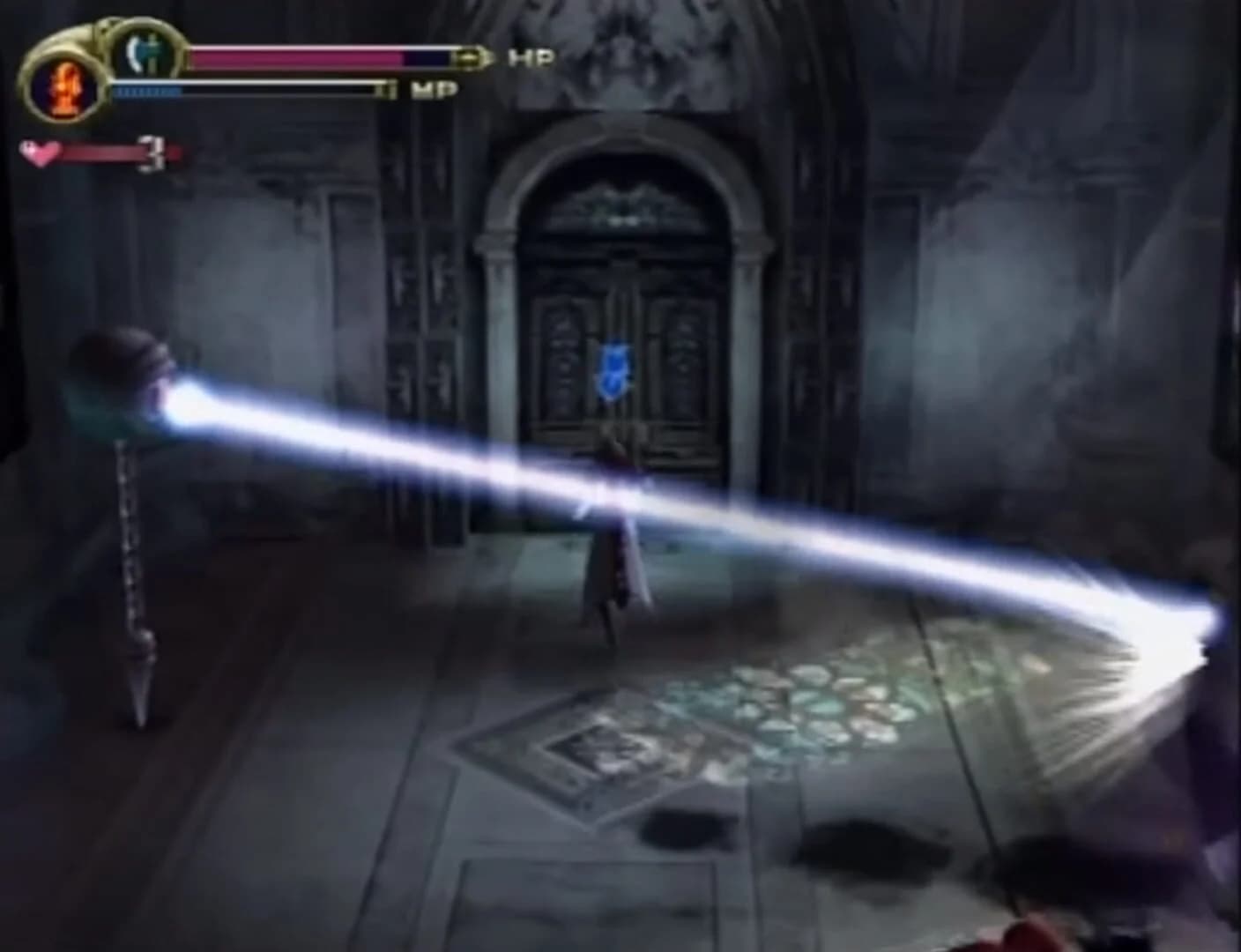Click the blue MP gauge segment
The height and width of the screenshot is (952, 1241).
[150, 89]
